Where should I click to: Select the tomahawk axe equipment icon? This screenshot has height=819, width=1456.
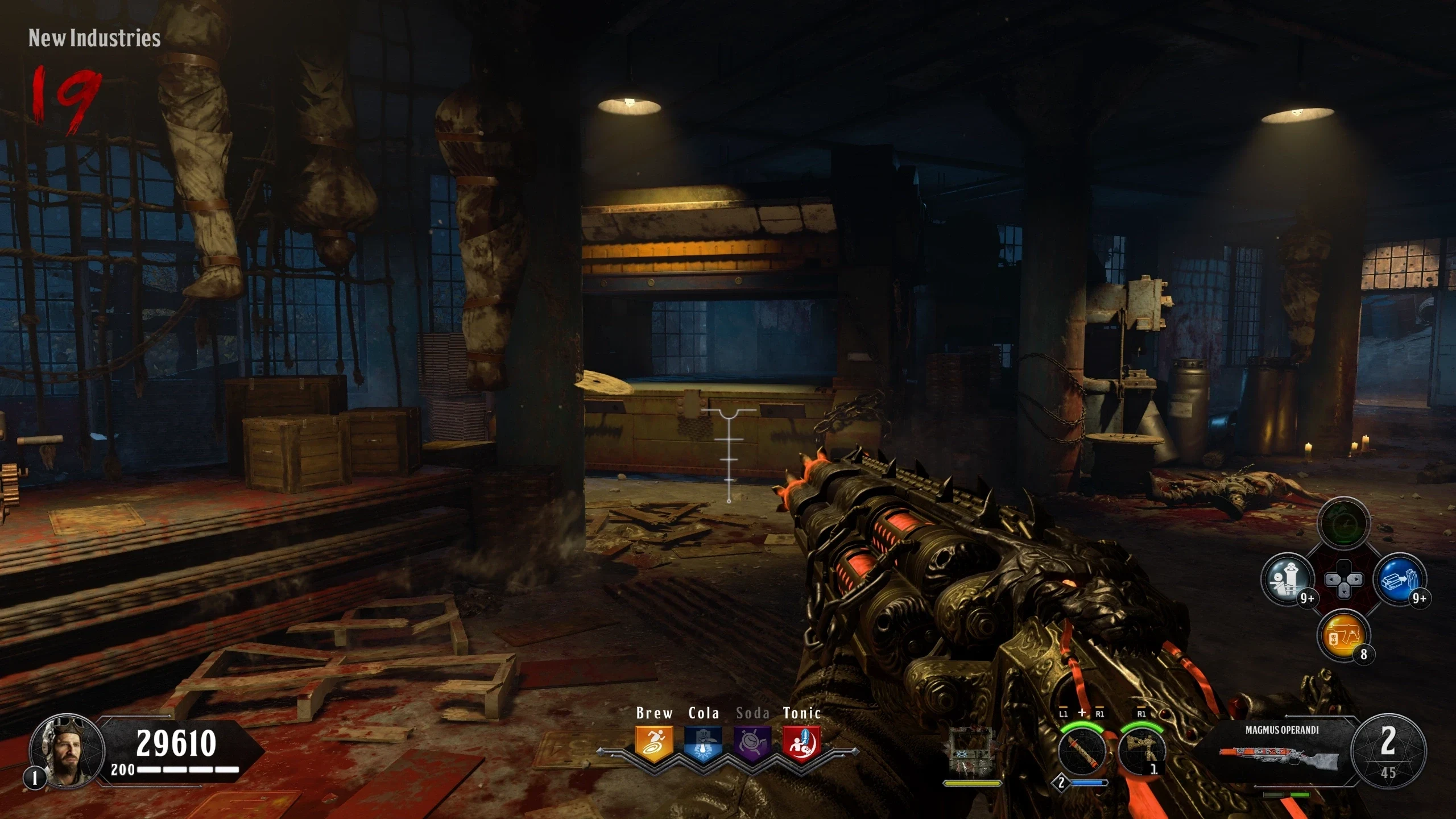(1141, 751)
